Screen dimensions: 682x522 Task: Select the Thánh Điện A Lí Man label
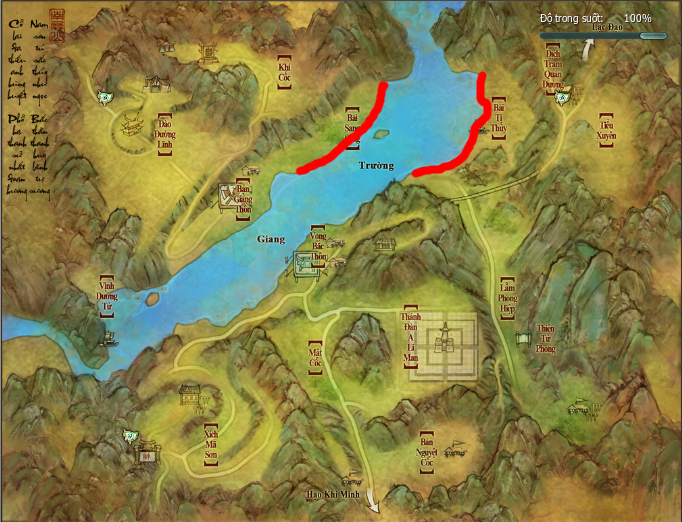click(x=408, y=335)
